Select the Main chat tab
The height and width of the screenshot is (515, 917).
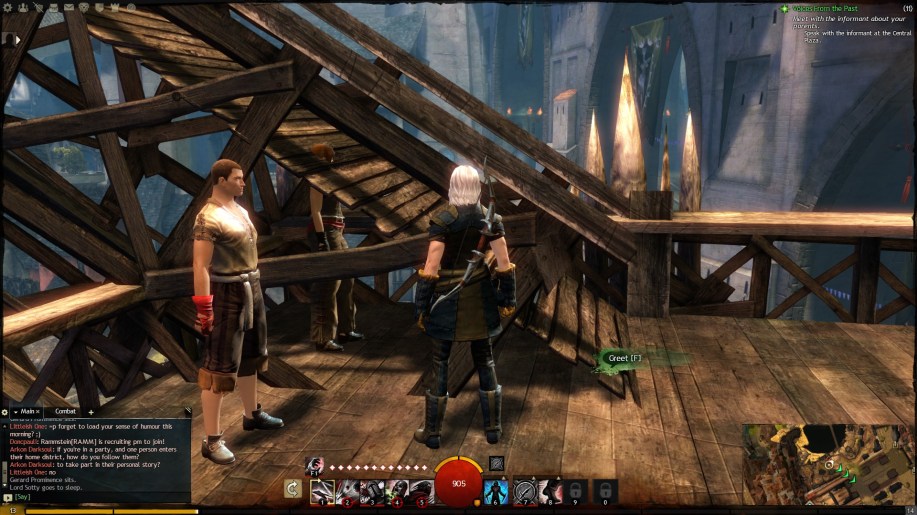tap(27, 411)
